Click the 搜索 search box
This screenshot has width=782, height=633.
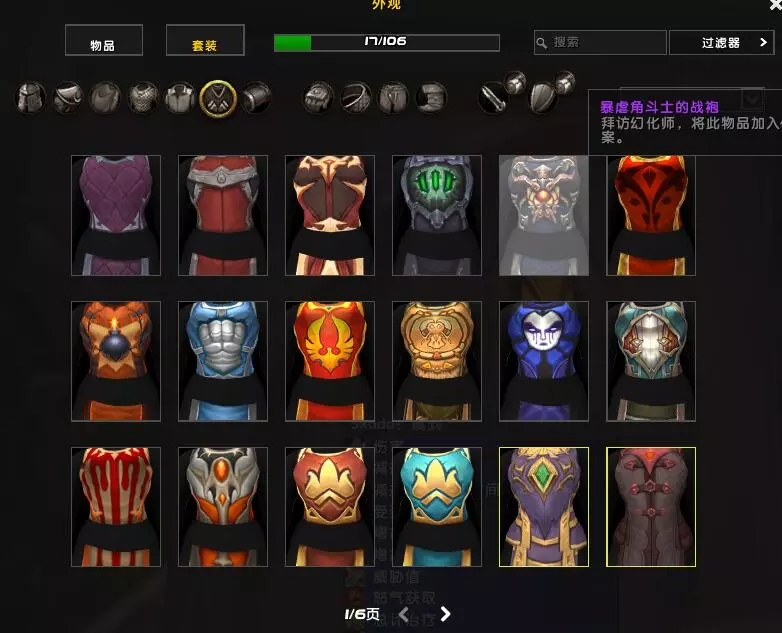click(x=600, y=42)
